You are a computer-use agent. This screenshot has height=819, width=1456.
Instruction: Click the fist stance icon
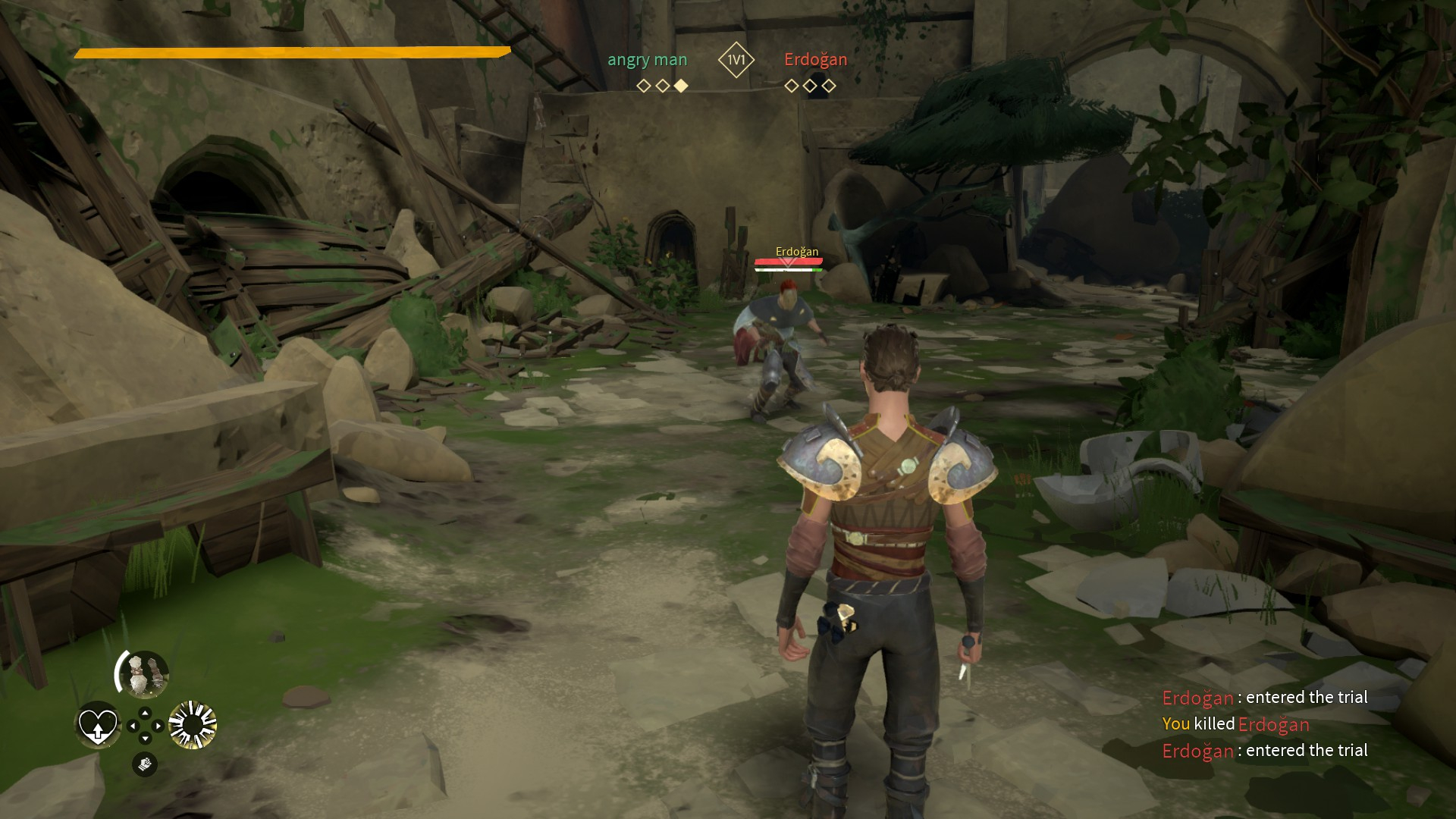click(x=145, y=764)
